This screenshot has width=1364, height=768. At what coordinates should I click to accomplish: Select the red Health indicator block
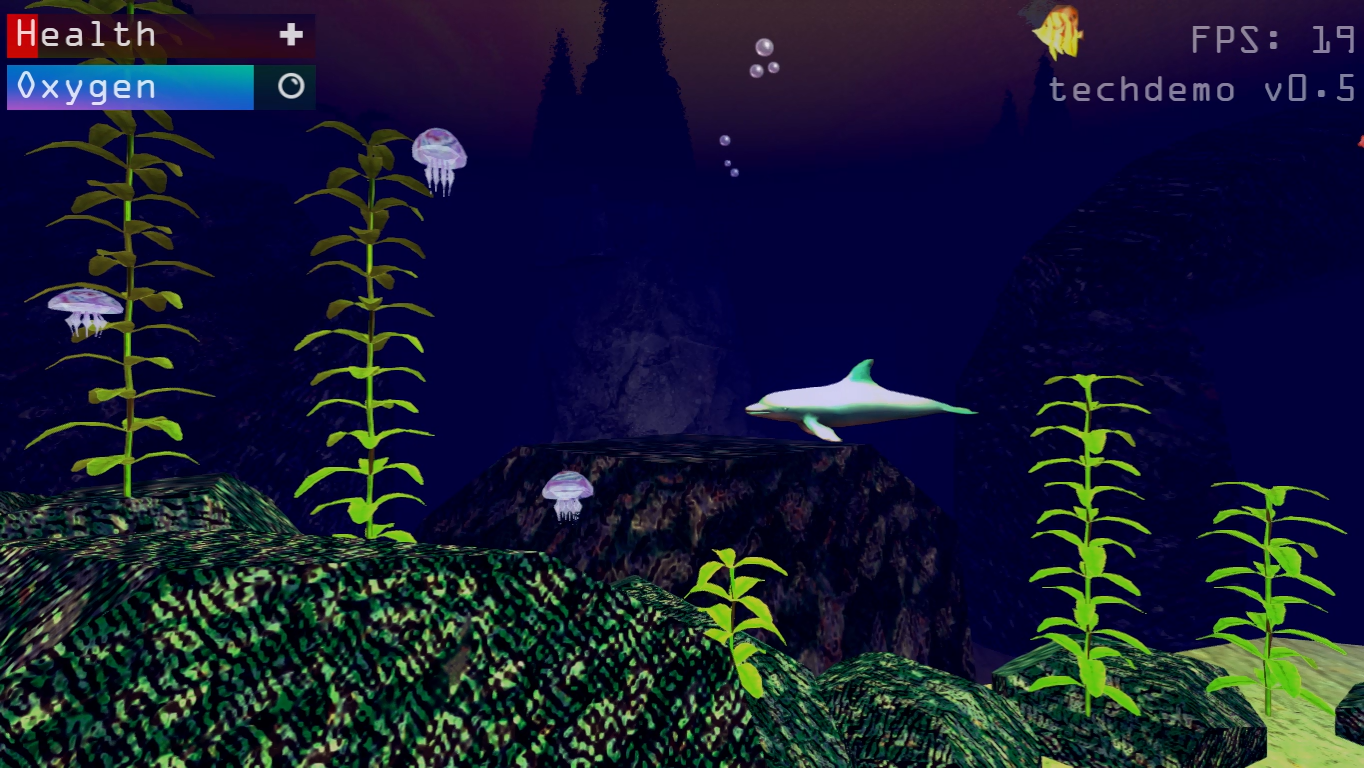tap(22, 34)
